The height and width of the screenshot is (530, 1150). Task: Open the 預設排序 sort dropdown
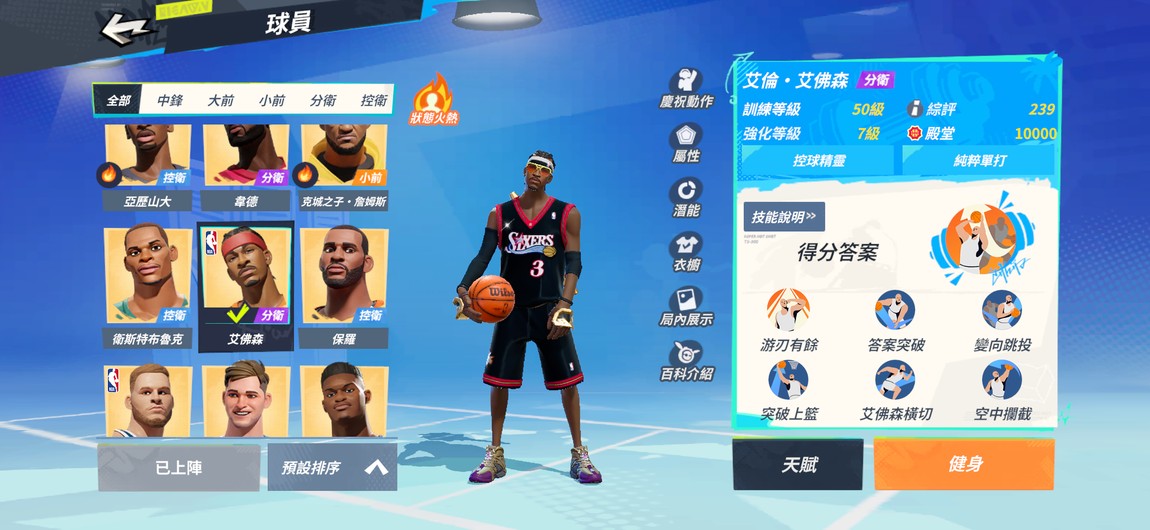pyautogui.click(x=332, y=468)
